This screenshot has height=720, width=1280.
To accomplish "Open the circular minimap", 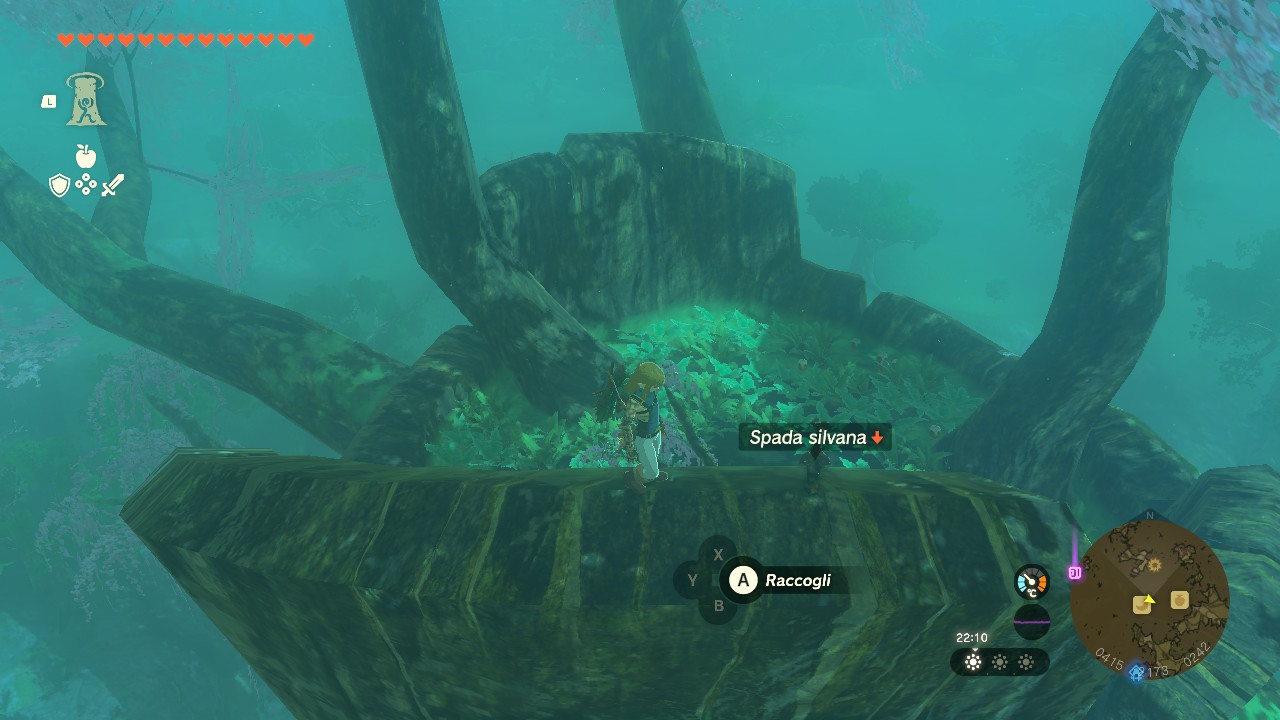I will (x=1149, y=599).
